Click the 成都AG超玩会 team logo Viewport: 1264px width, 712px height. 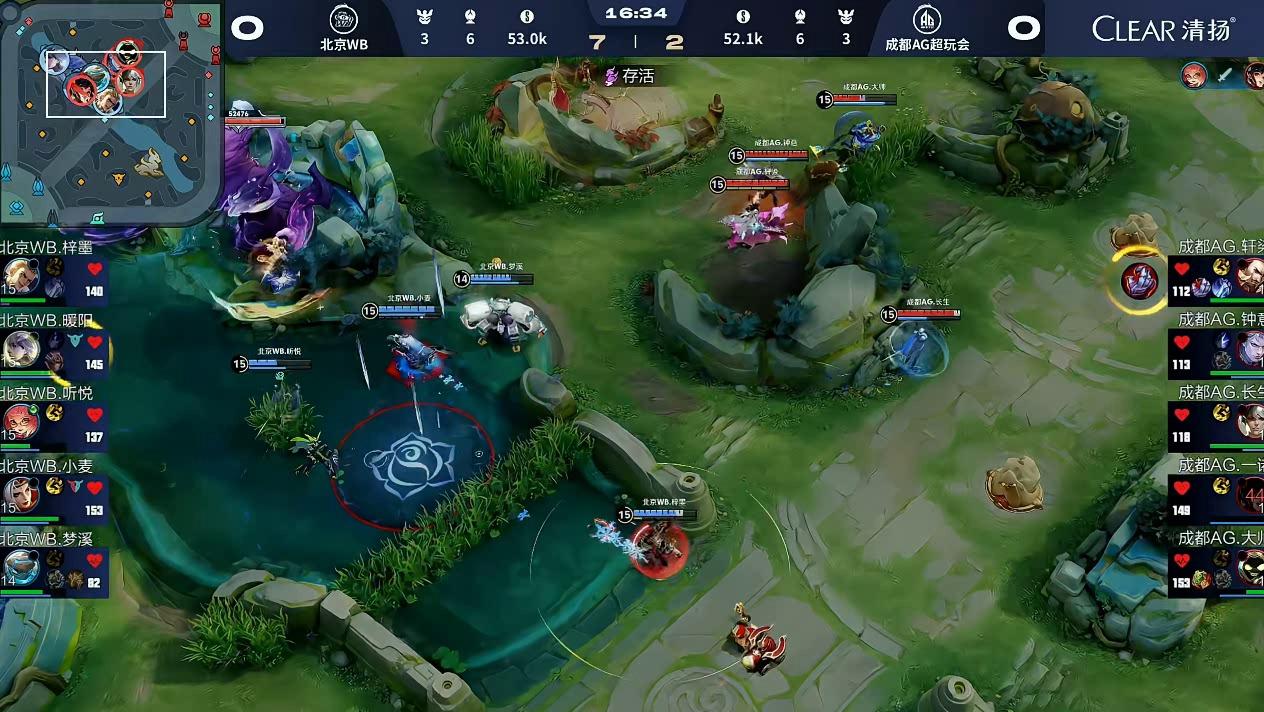click(x=926, y=20)
